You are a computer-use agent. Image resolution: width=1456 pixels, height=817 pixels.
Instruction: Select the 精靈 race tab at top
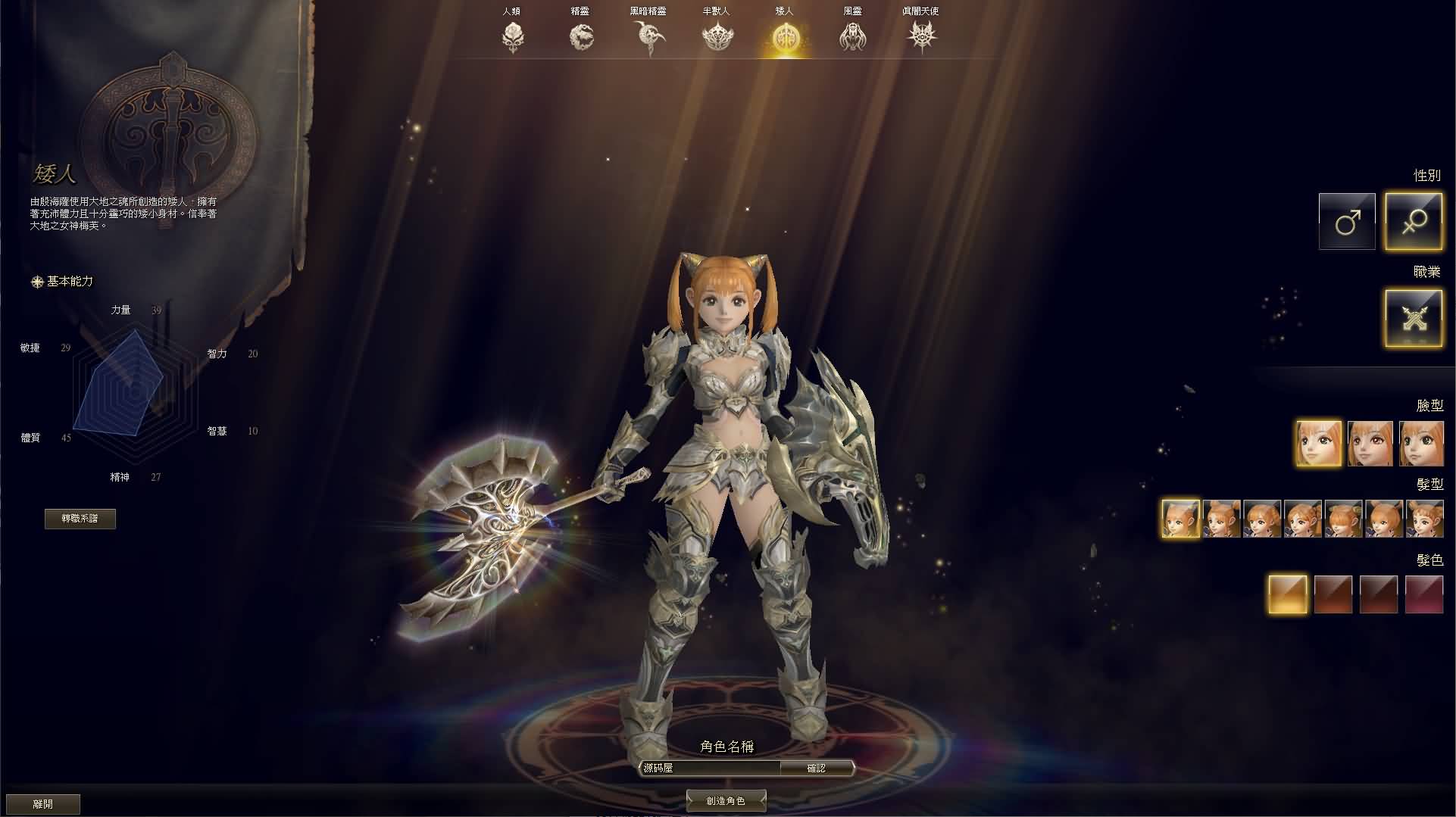[x=582, y=34]
